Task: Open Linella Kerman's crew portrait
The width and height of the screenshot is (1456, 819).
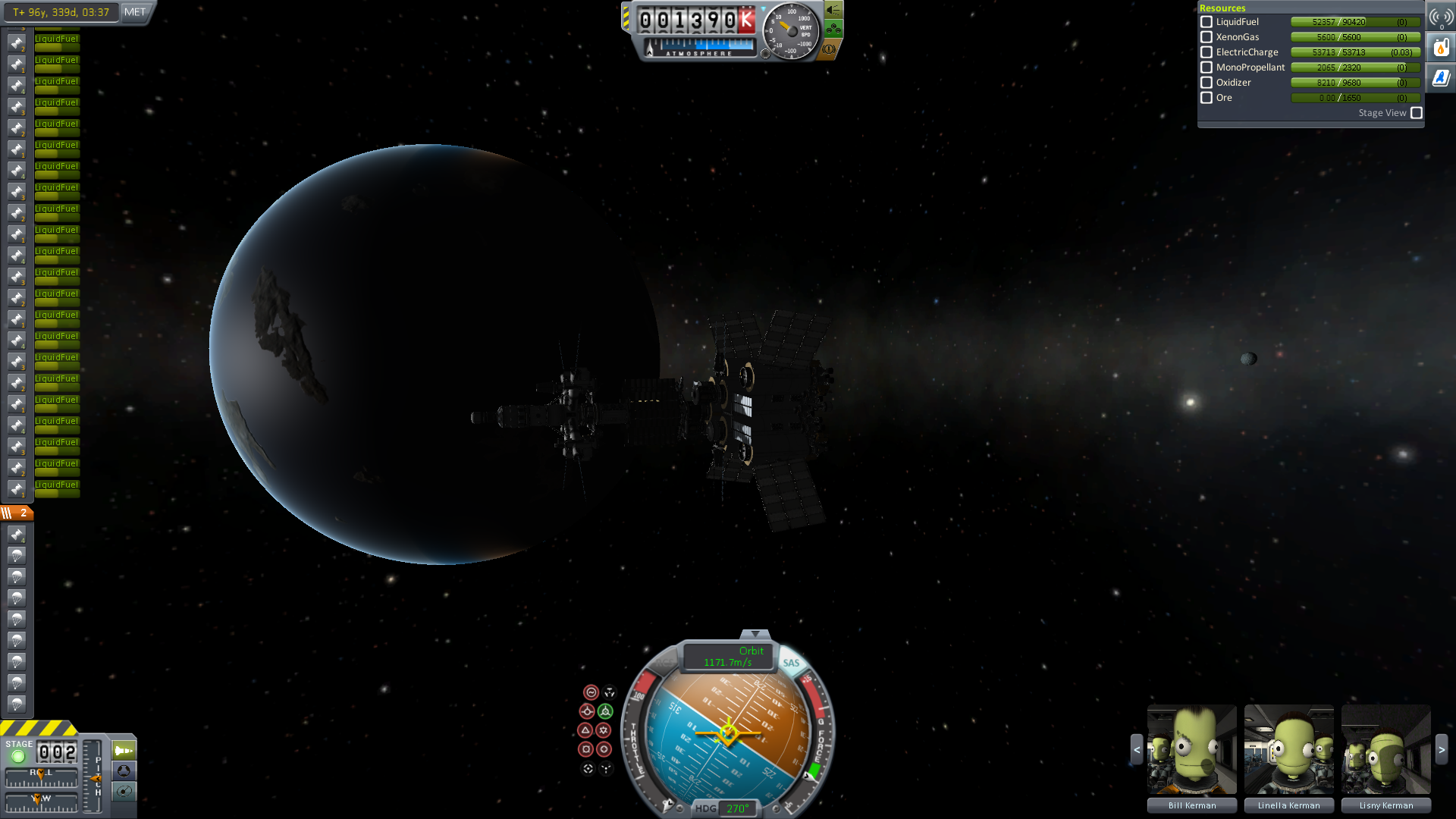Action: (1288, 749)
